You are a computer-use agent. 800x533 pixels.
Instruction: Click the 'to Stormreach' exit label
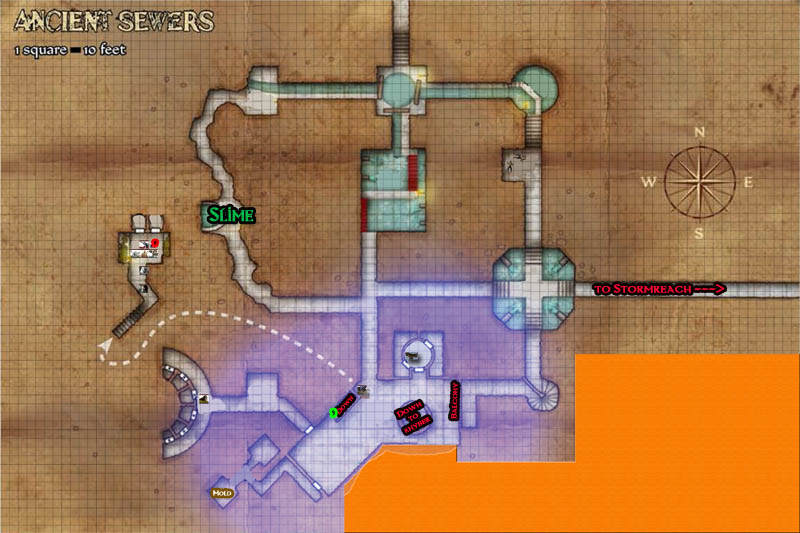click(658, 290)
